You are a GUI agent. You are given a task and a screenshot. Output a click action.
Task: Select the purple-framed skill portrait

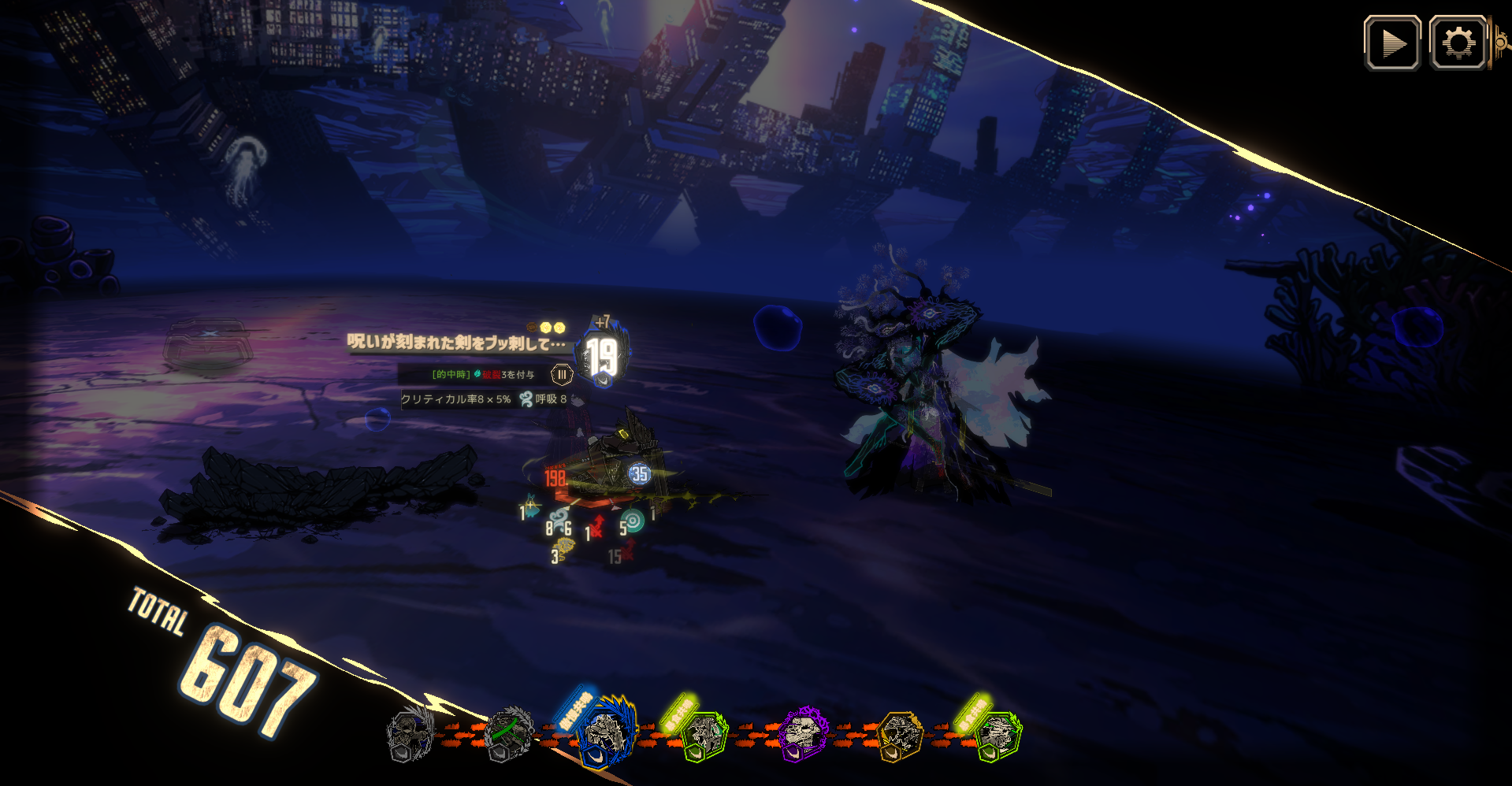tap(803, 734)
